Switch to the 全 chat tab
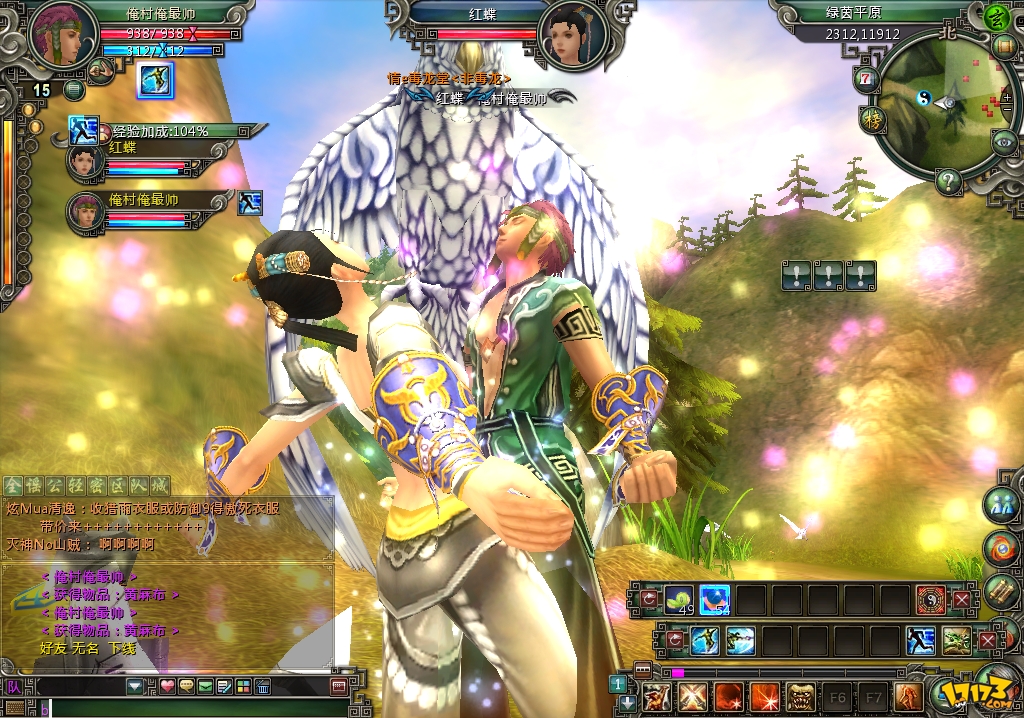 12,486
